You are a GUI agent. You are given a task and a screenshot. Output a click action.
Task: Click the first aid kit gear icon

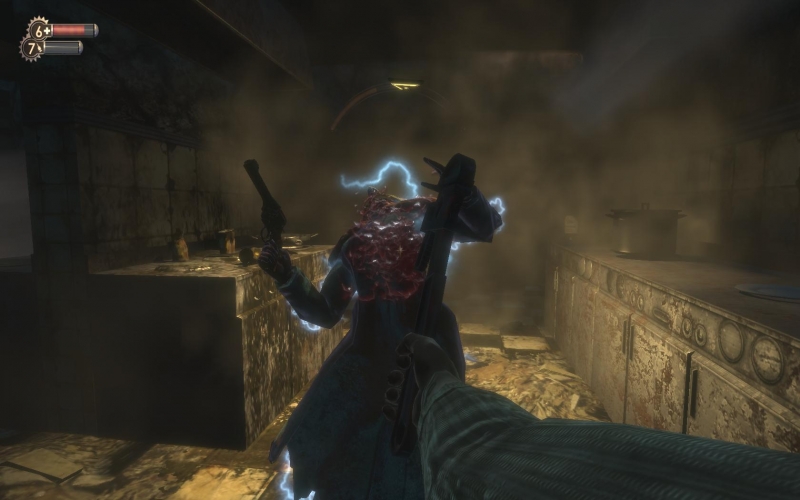coord(39,29)
